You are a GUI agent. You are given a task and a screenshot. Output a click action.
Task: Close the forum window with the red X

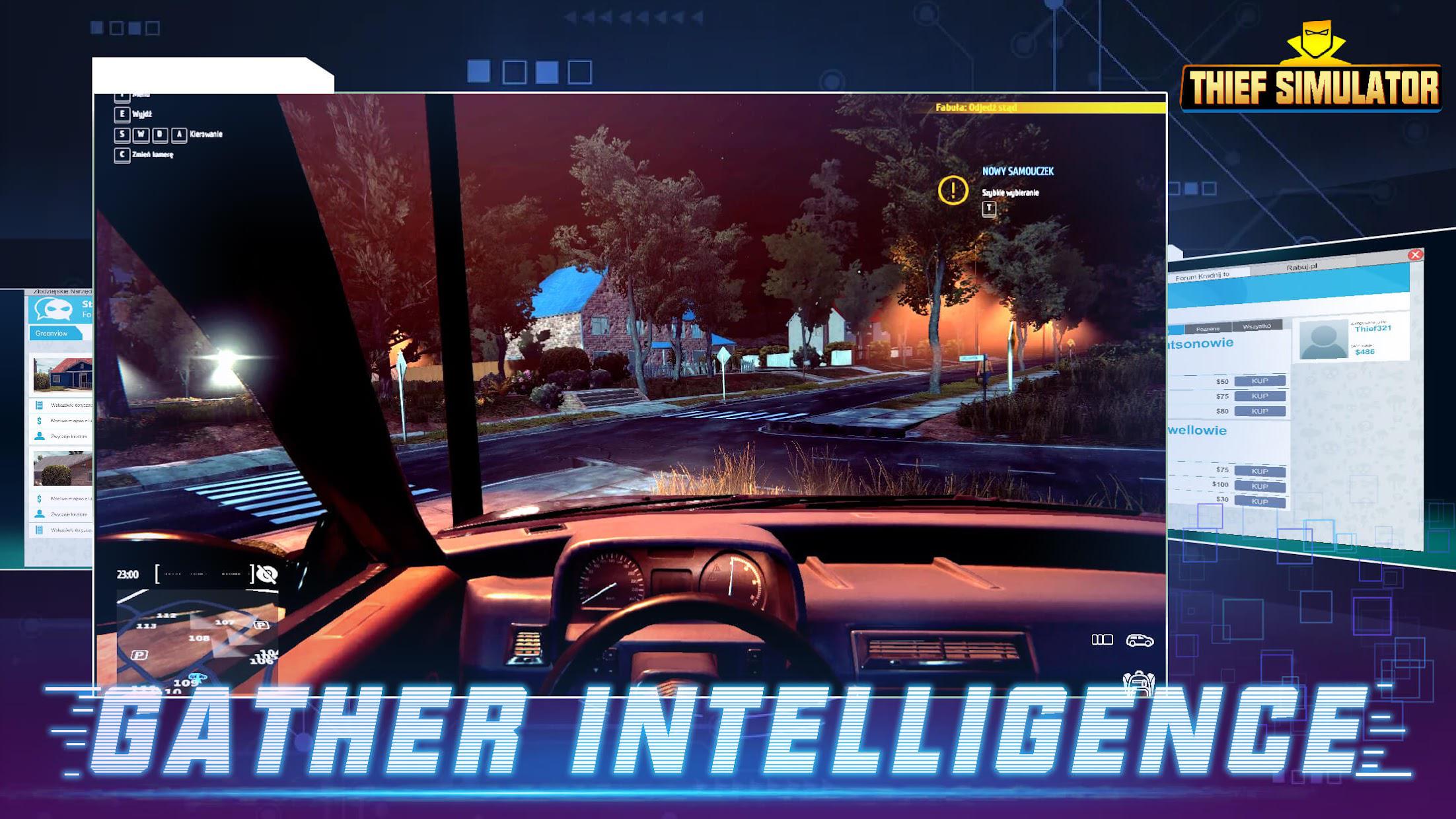point(1415,255)
